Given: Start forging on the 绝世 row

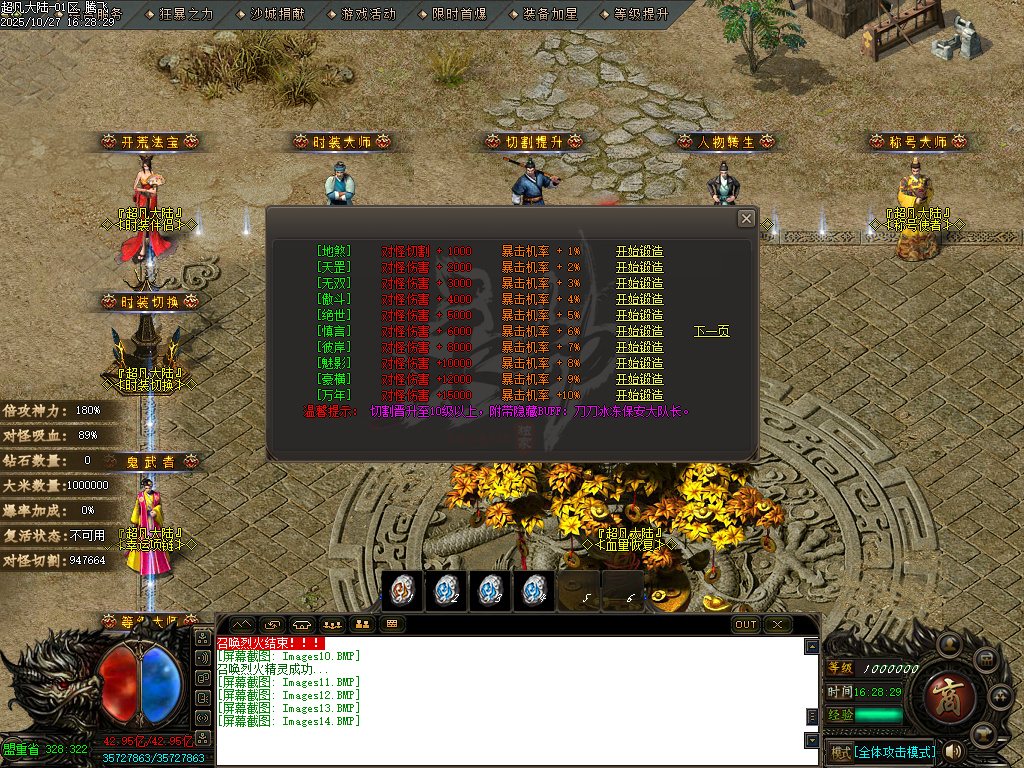Looking at the screenshot, I should [639, 315].
